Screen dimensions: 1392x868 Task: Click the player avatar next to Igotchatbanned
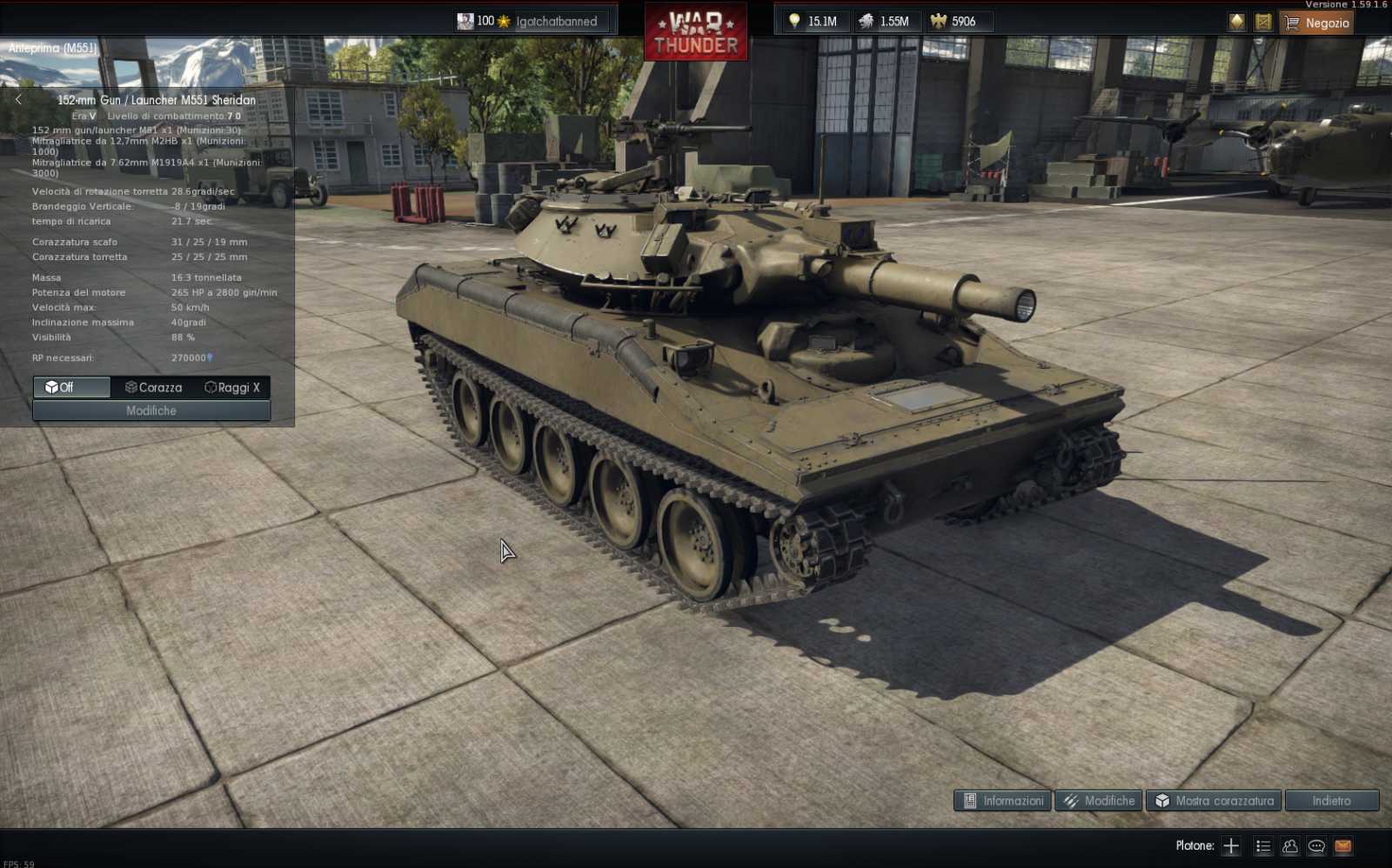coord(465,20)
